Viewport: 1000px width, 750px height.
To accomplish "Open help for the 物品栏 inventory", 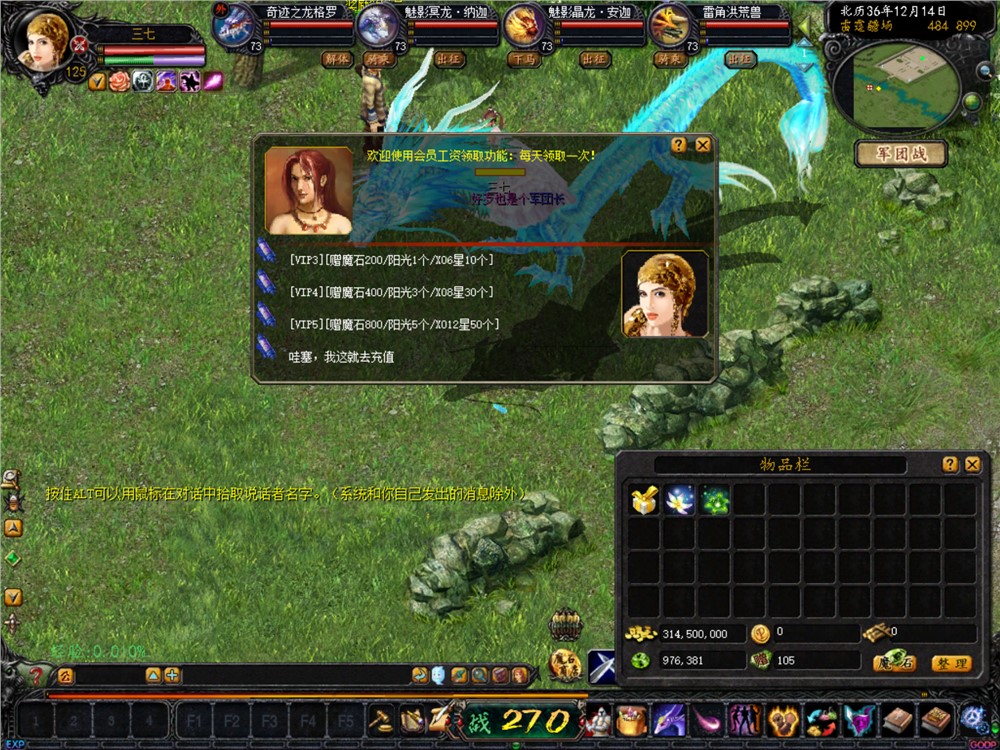I will [950, 464].
